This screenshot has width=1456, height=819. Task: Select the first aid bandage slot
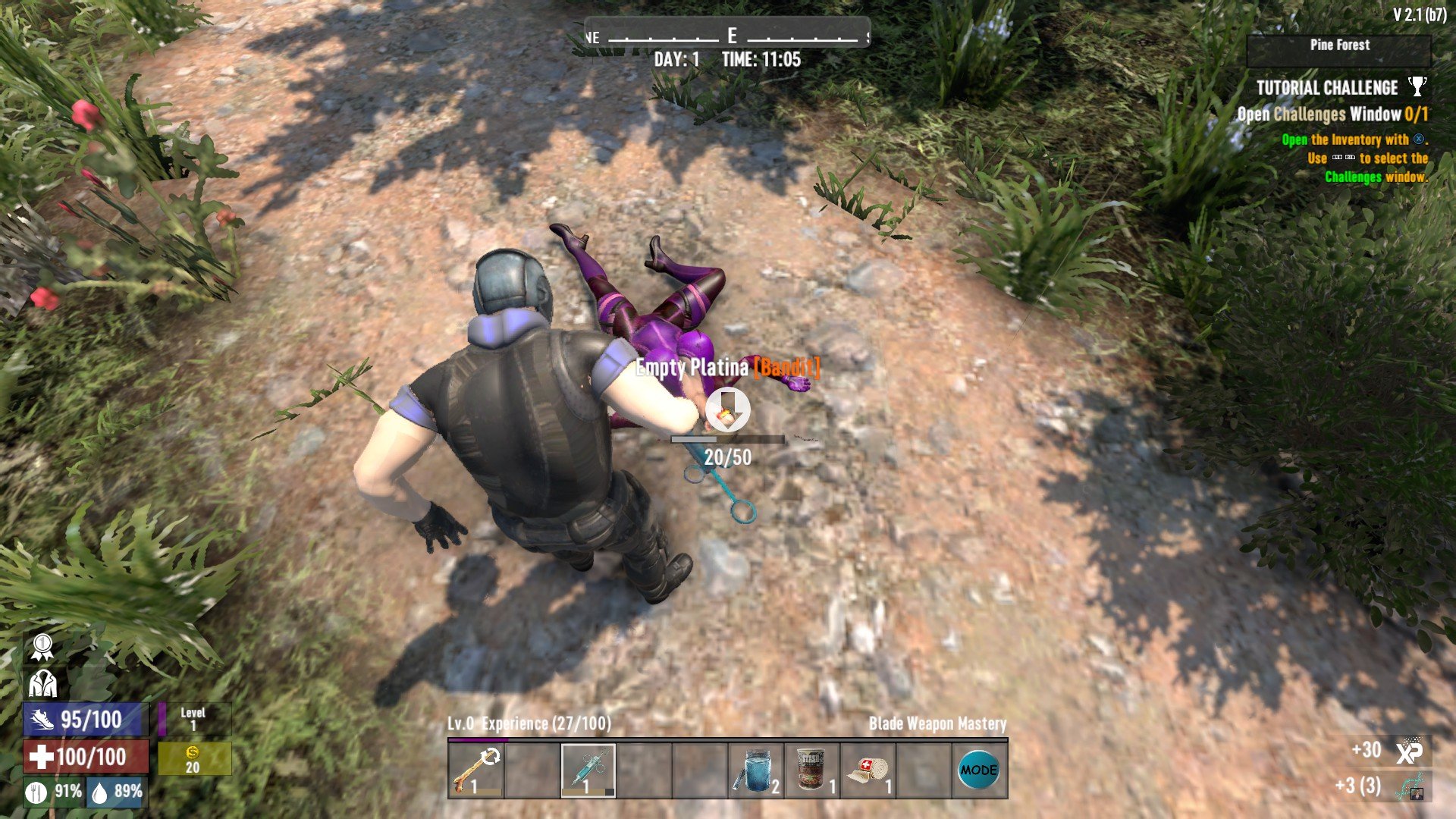point(868,770)
